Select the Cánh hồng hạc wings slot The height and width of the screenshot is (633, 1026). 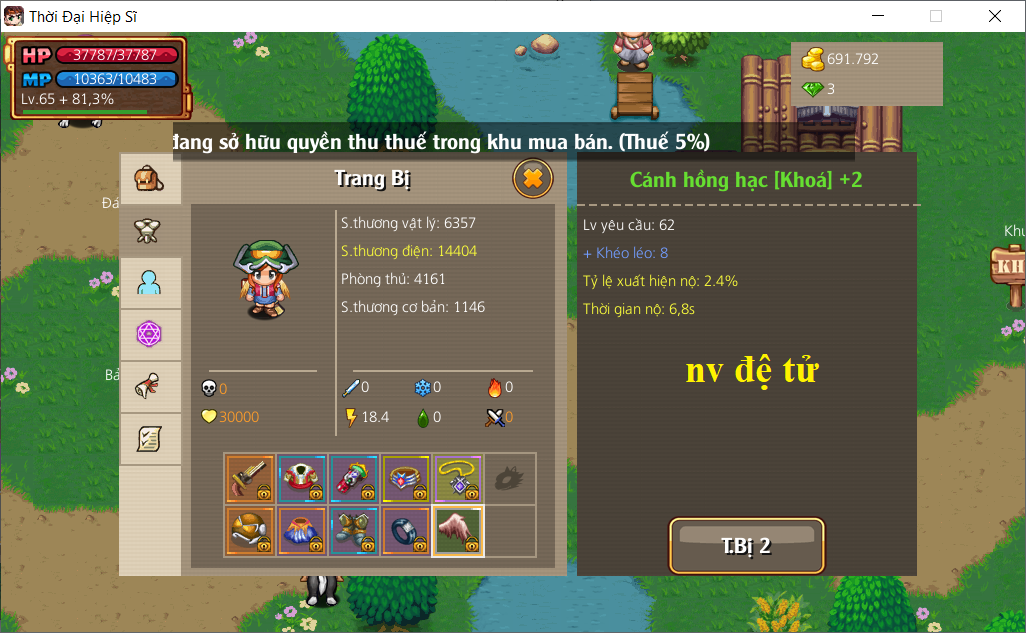pos(458,531)
